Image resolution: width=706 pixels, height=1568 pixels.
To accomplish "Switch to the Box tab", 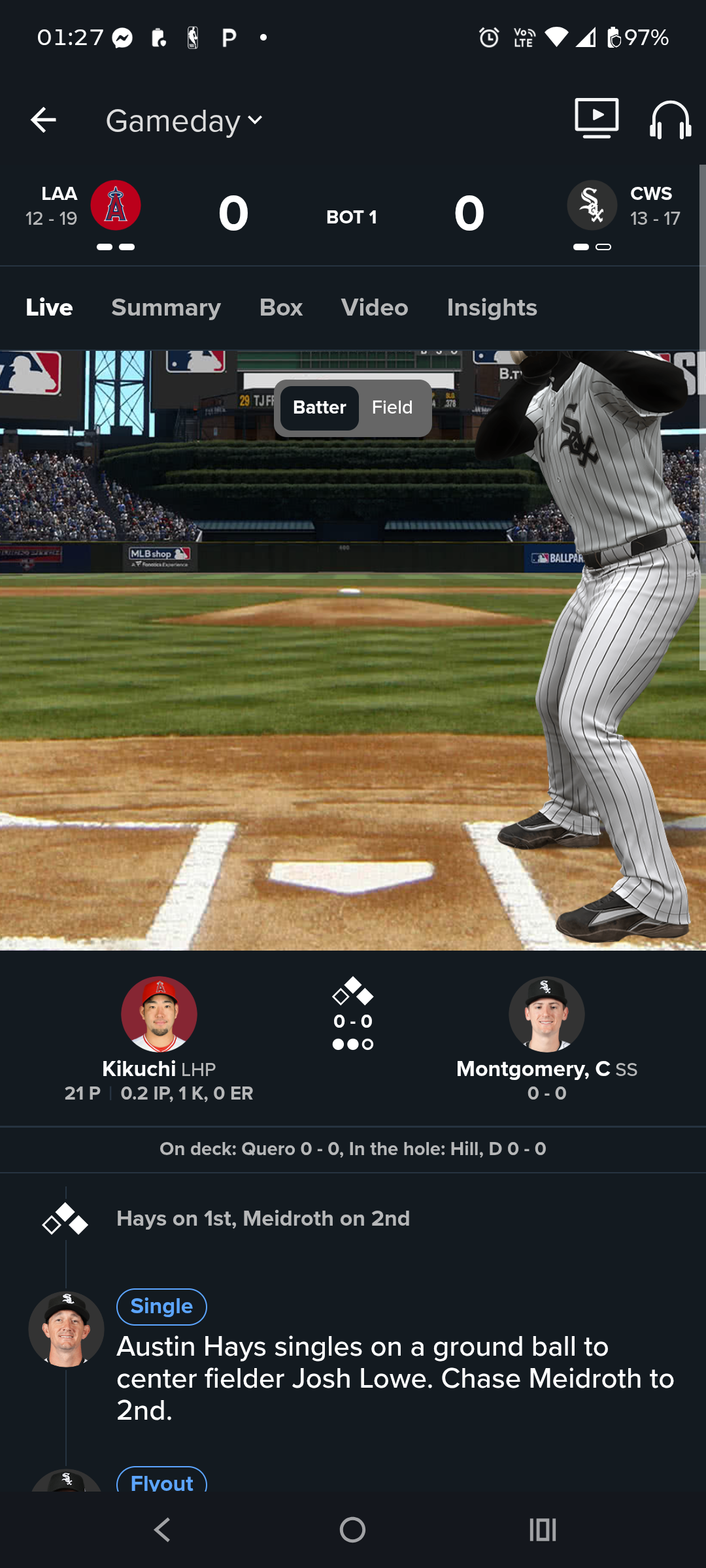I will pos(281,308).
